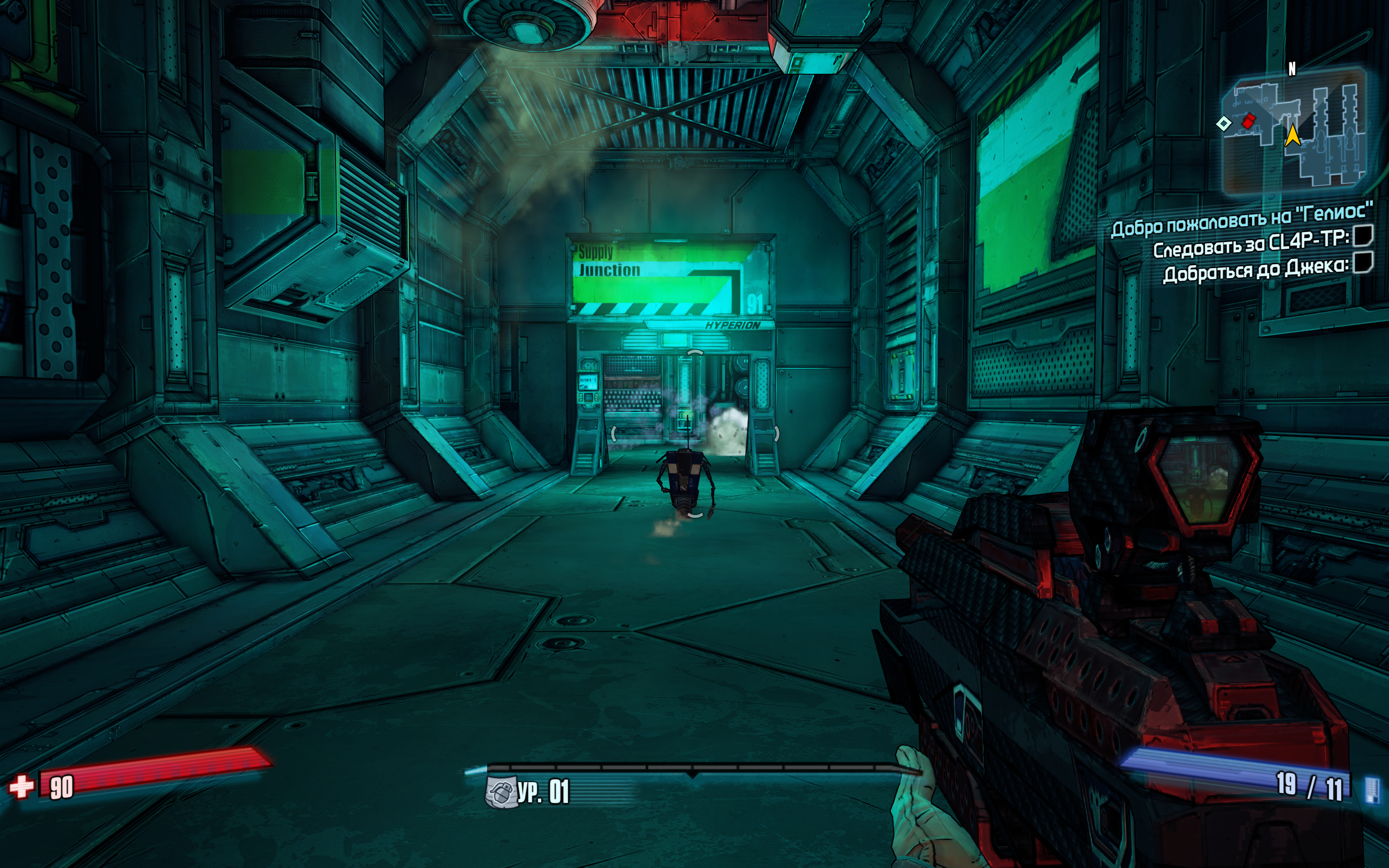
Task: Tick the "Следовать за CL4P-TP" objective checkbox
Action: (x=1363, y=235)
